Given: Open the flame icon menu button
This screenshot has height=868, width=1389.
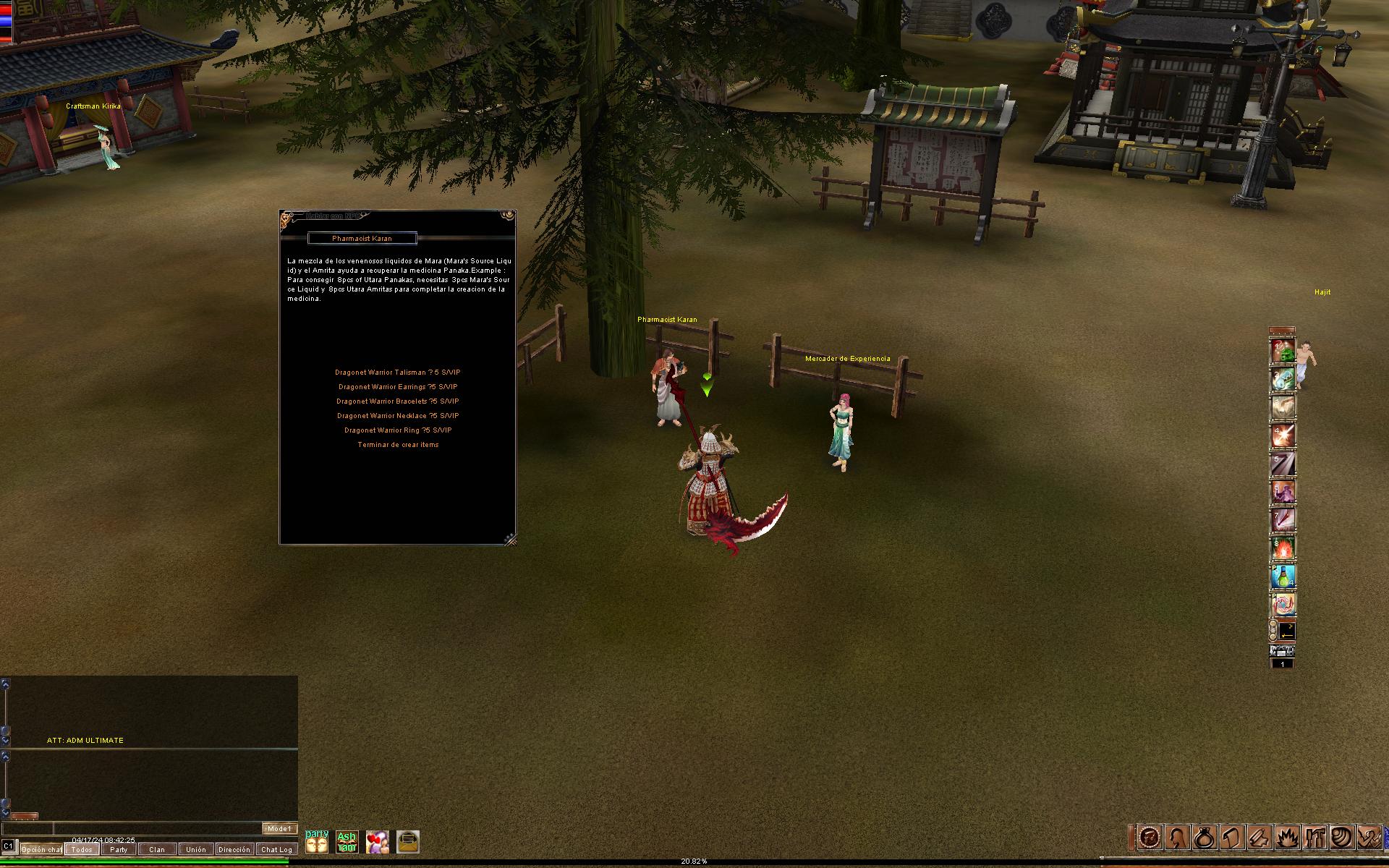Looking at the screenshot, I should (1287, 837).
